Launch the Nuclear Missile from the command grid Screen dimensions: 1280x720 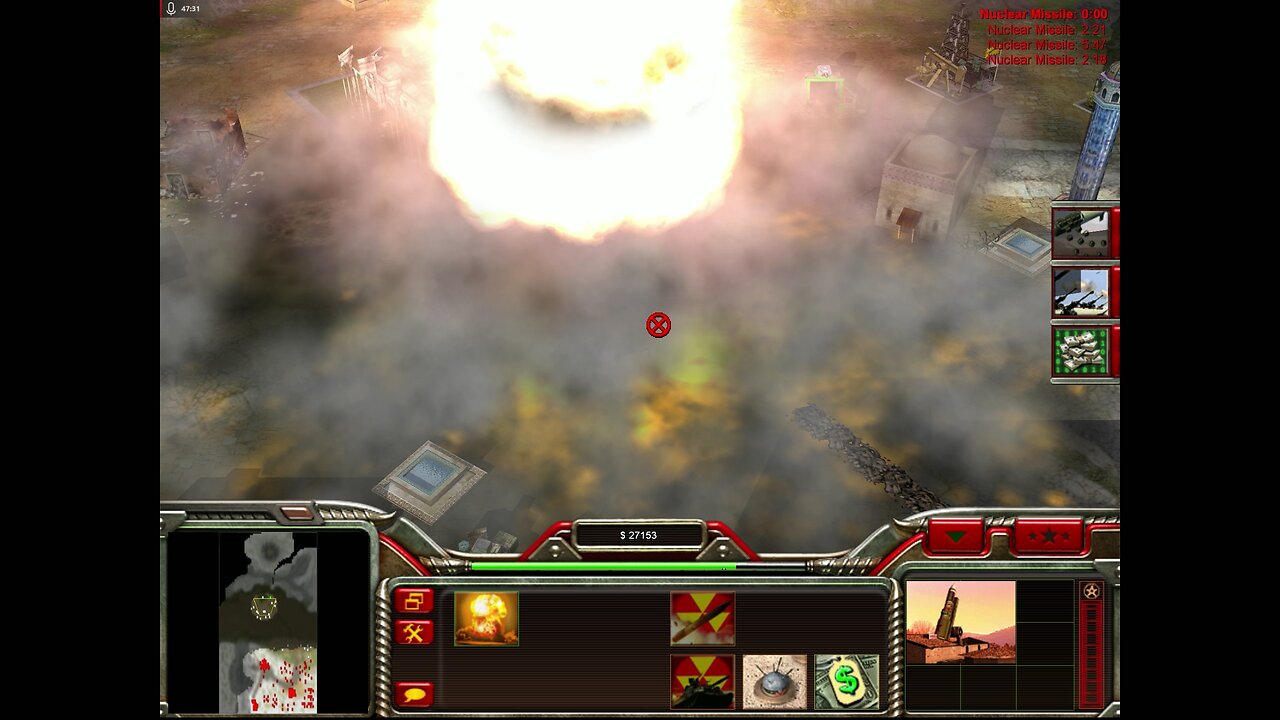pyautogui.click(x=485, y=617)
